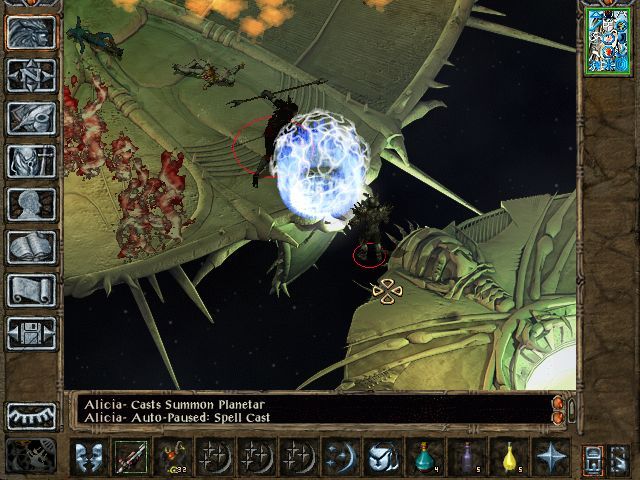The image size is (640, 480).
Task: Open the character record (head silhouette) screen
Action: point(31,204)
